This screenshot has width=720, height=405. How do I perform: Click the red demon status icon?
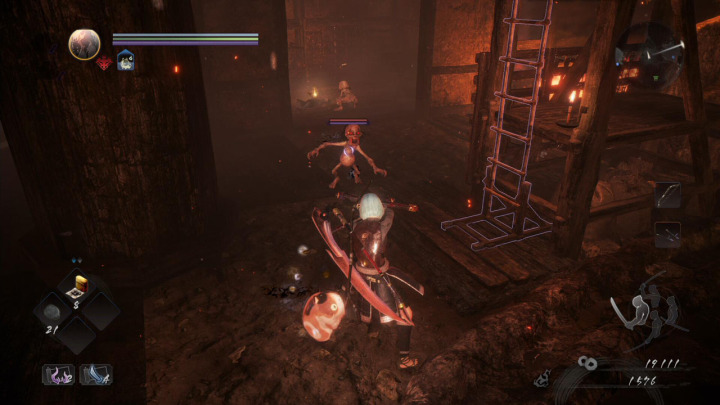click(103, 63)
